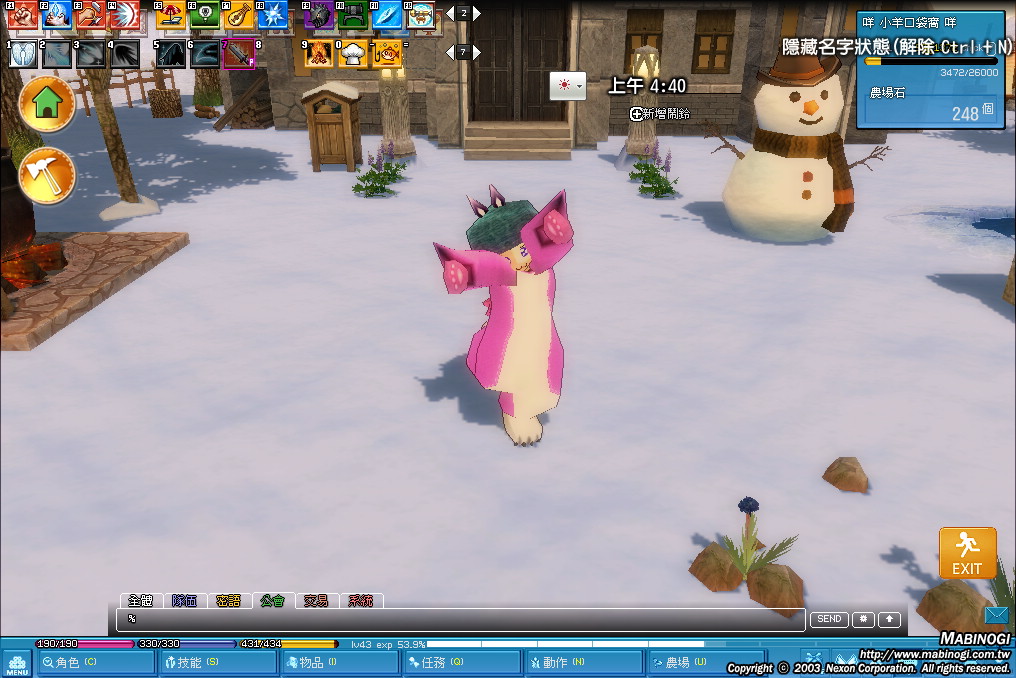Switch to the 全體 chat tab
This screenshot has height=678, width=1016.
[x=140, y=601]
